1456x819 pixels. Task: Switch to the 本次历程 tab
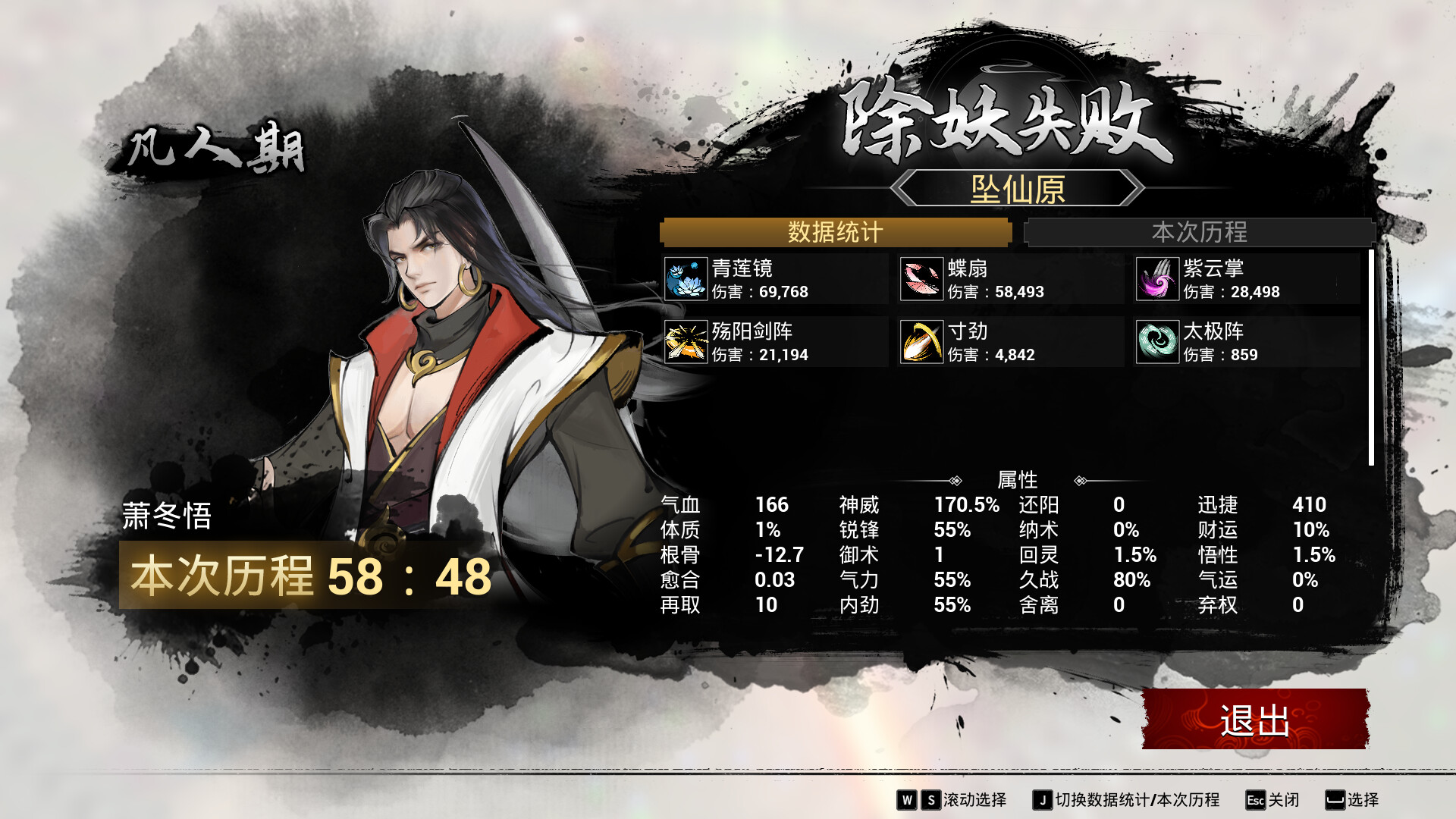[1199, 232]
